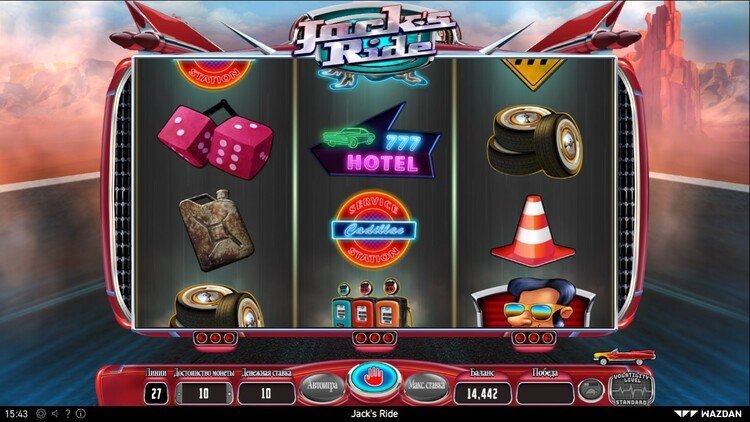Click the round gamble button beside Победа
This screenshot has height=422, width=750.
590,391
